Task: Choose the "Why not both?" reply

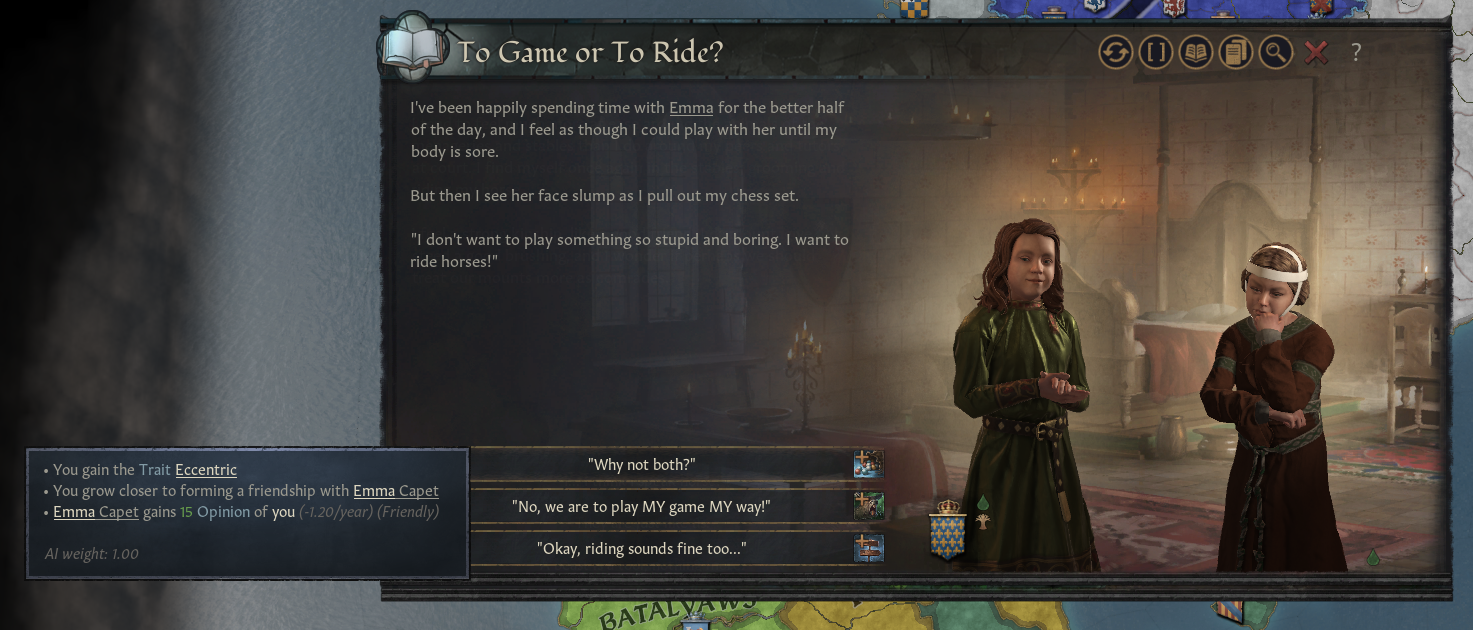Action: click(641, 465)
